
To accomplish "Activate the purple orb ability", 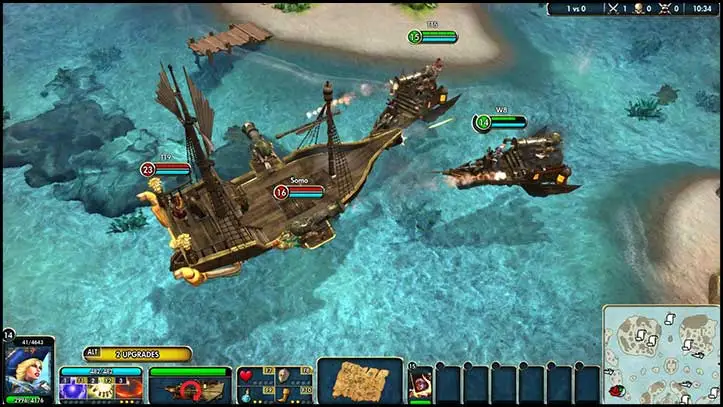I will click(72, 390).
